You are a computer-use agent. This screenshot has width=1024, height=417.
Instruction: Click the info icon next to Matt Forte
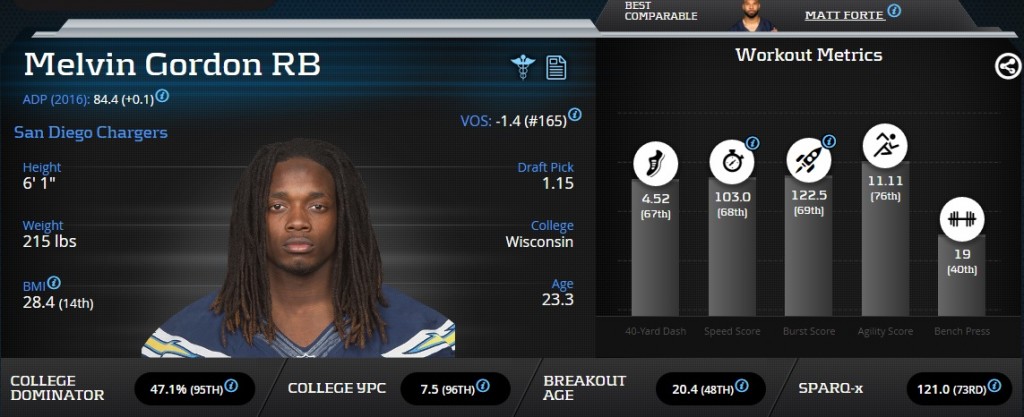(x=894, y=11)
